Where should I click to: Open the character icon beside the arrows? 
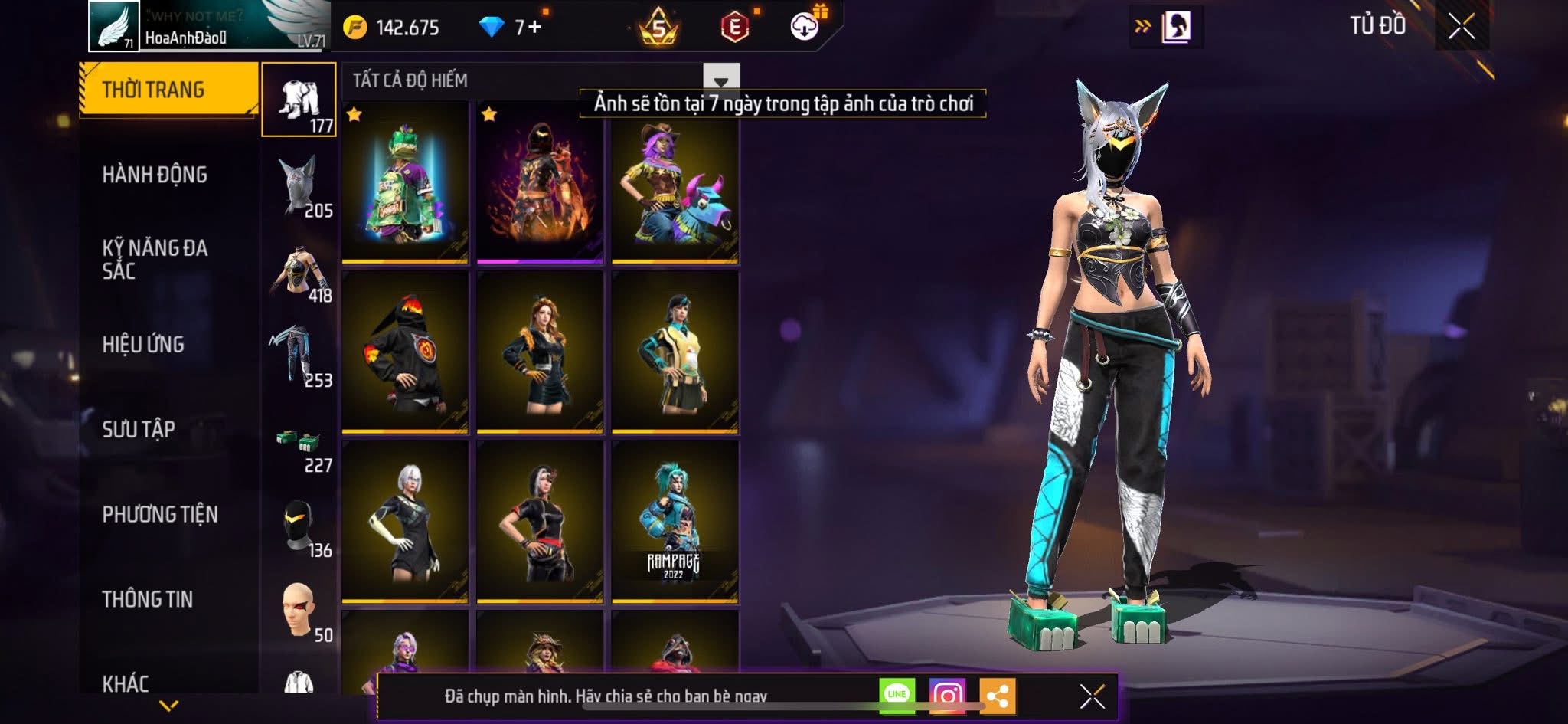coord(1177,28)
